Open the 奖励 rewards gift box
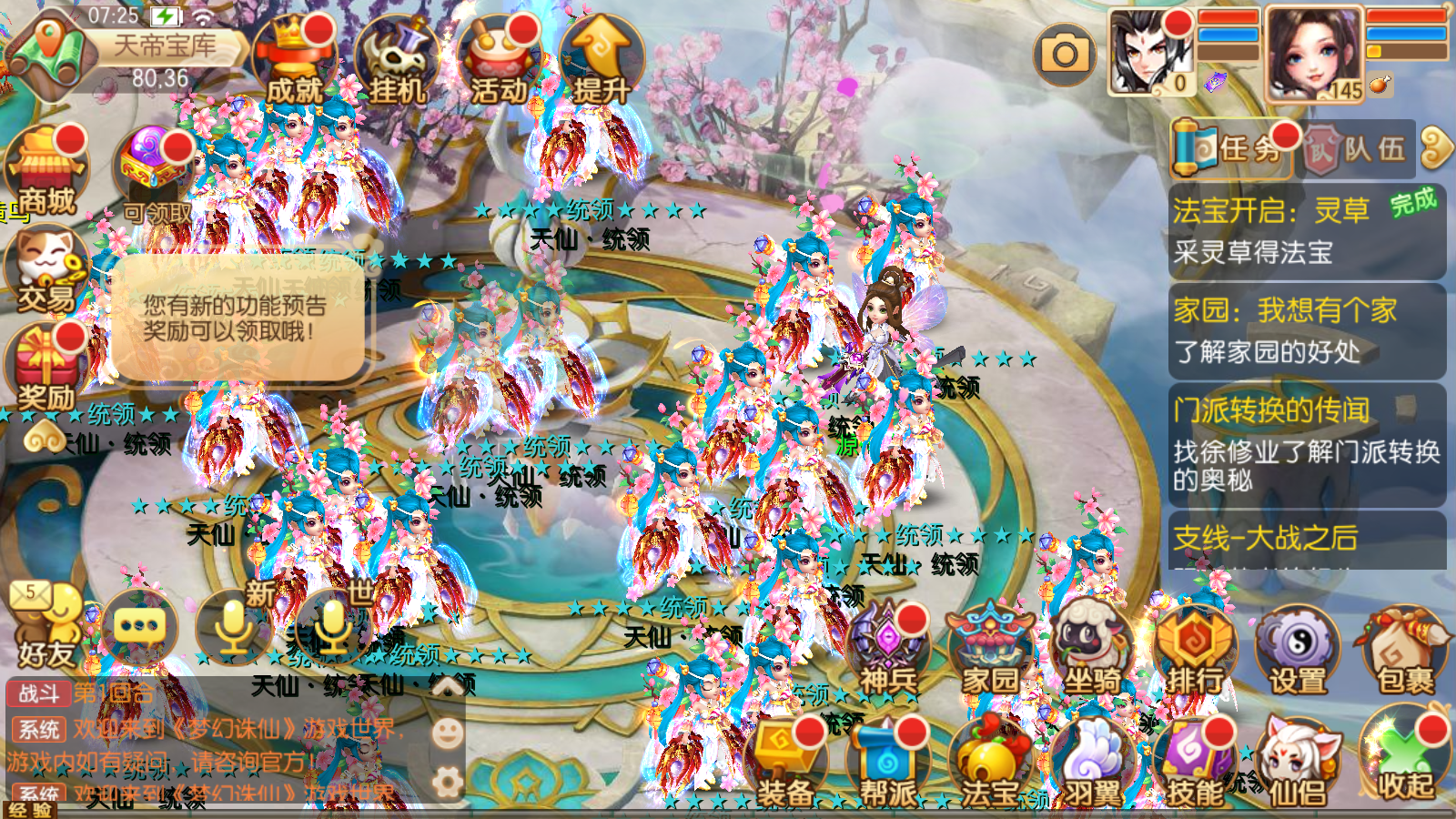 pos(45,369)
